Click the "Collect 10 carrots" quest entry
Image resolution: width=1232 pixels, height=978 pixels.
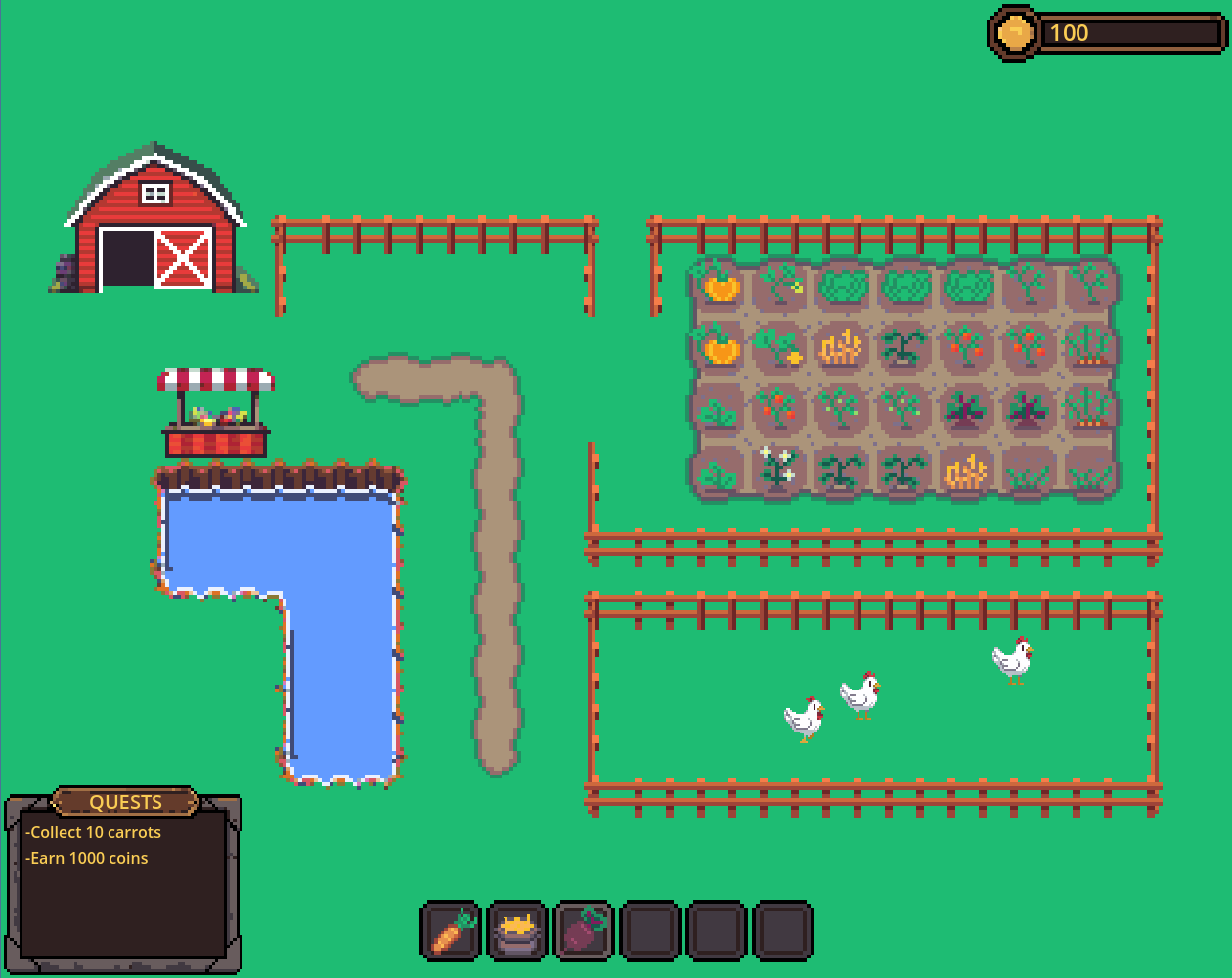tap(95, 832)
